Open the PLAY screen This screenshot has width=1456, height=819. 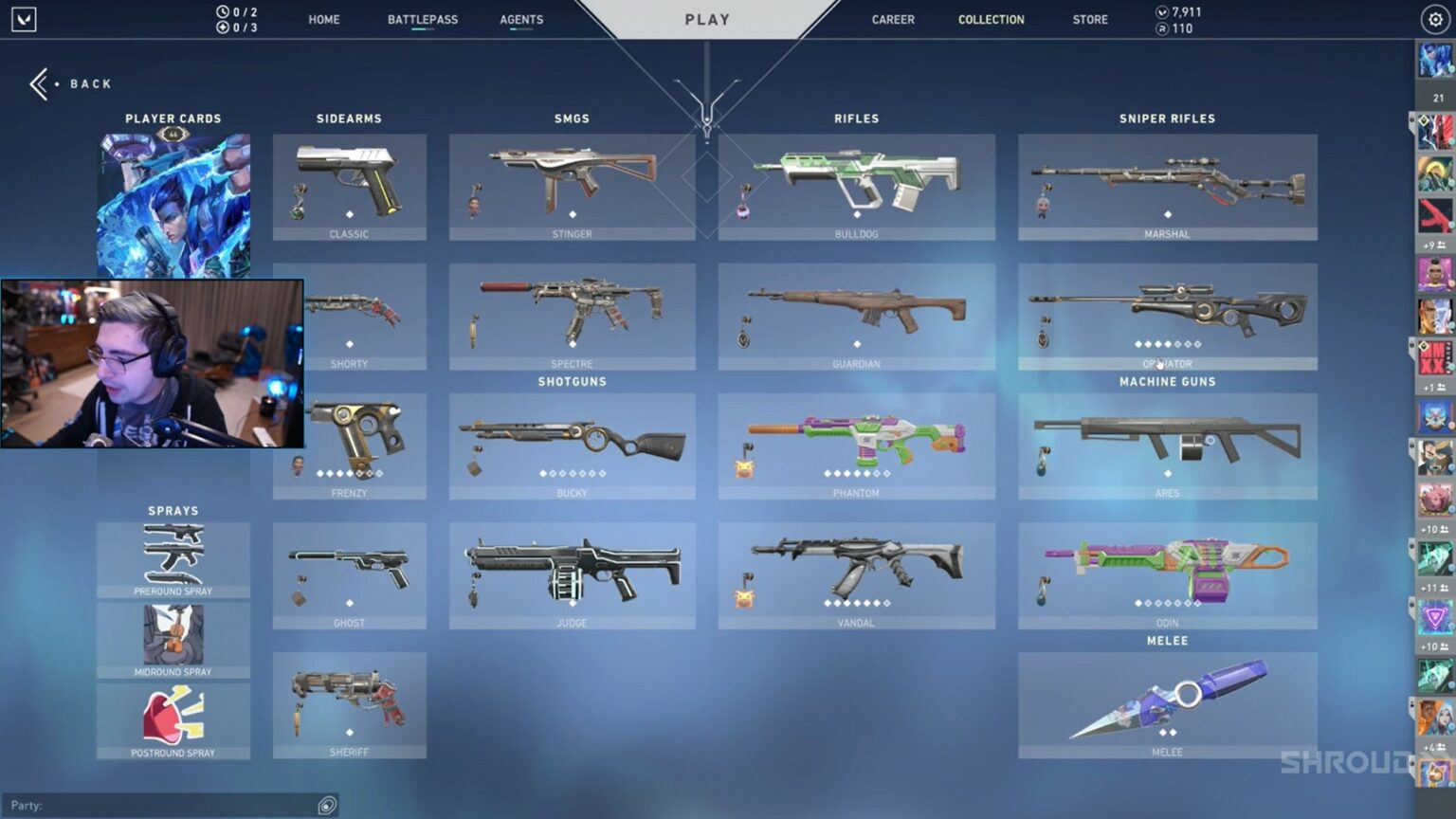pyautogui.click(x=706, y=19)
